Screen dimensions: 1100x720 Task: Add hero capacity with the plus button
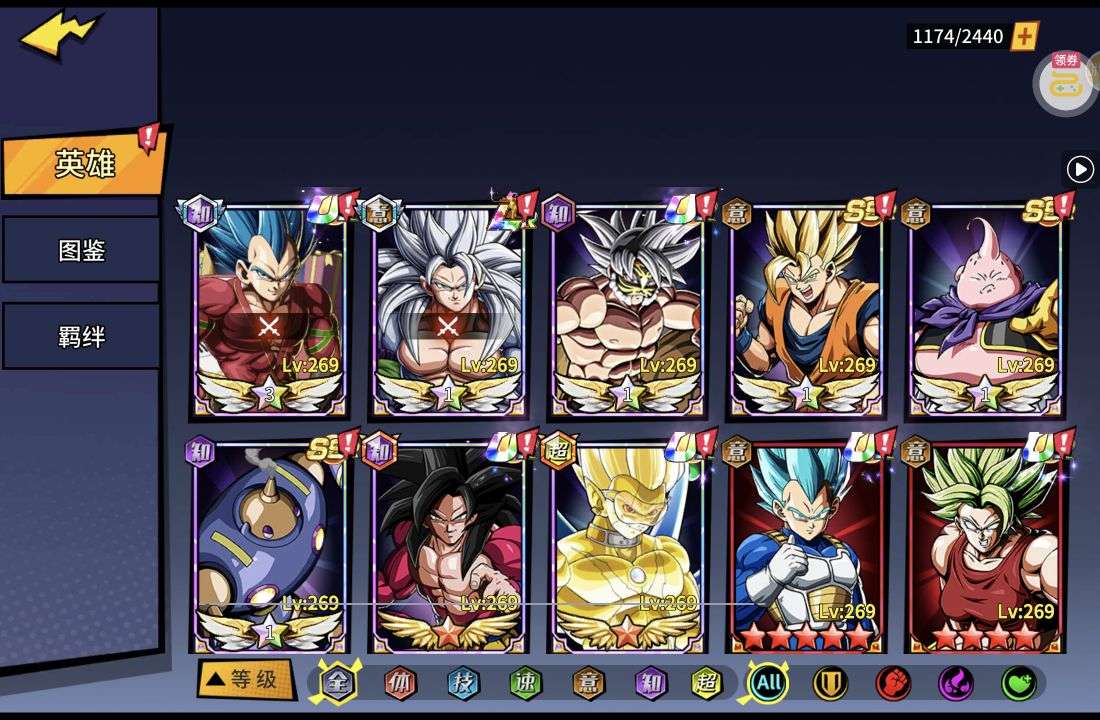point(1025,37)
